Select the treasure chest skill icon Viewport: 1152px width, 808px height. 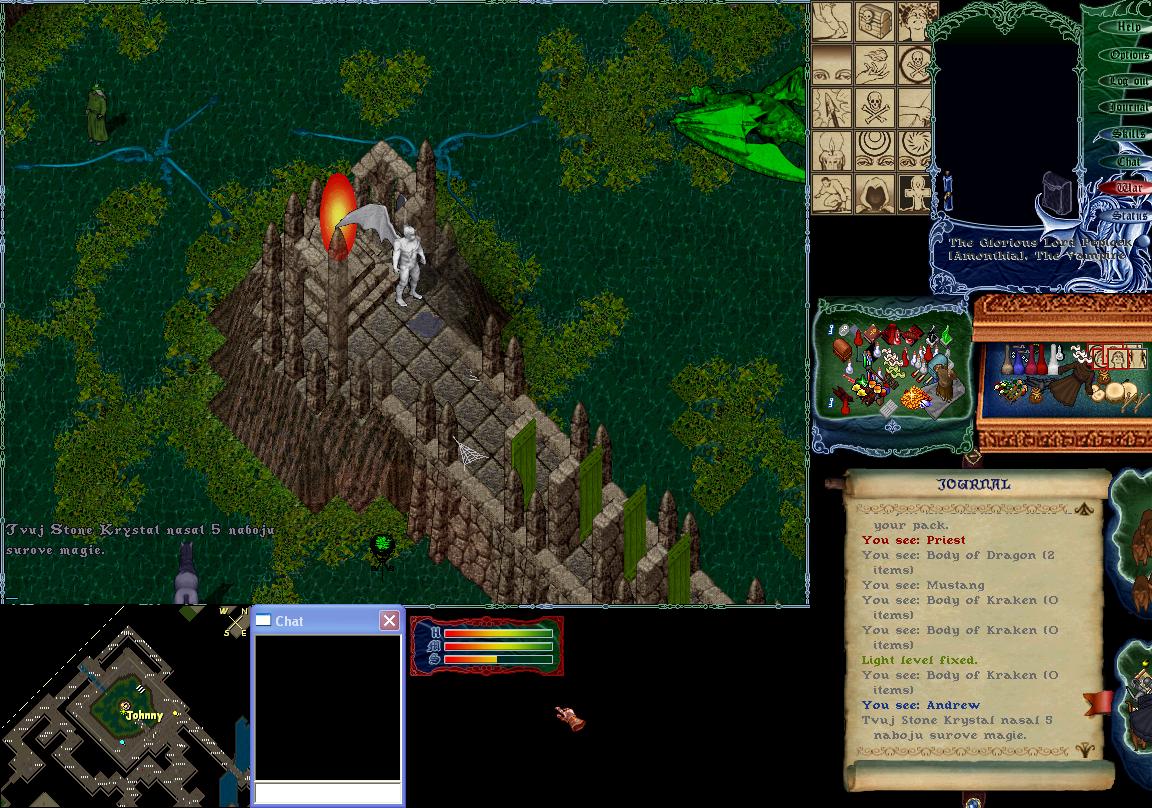[x=874, y=22]
